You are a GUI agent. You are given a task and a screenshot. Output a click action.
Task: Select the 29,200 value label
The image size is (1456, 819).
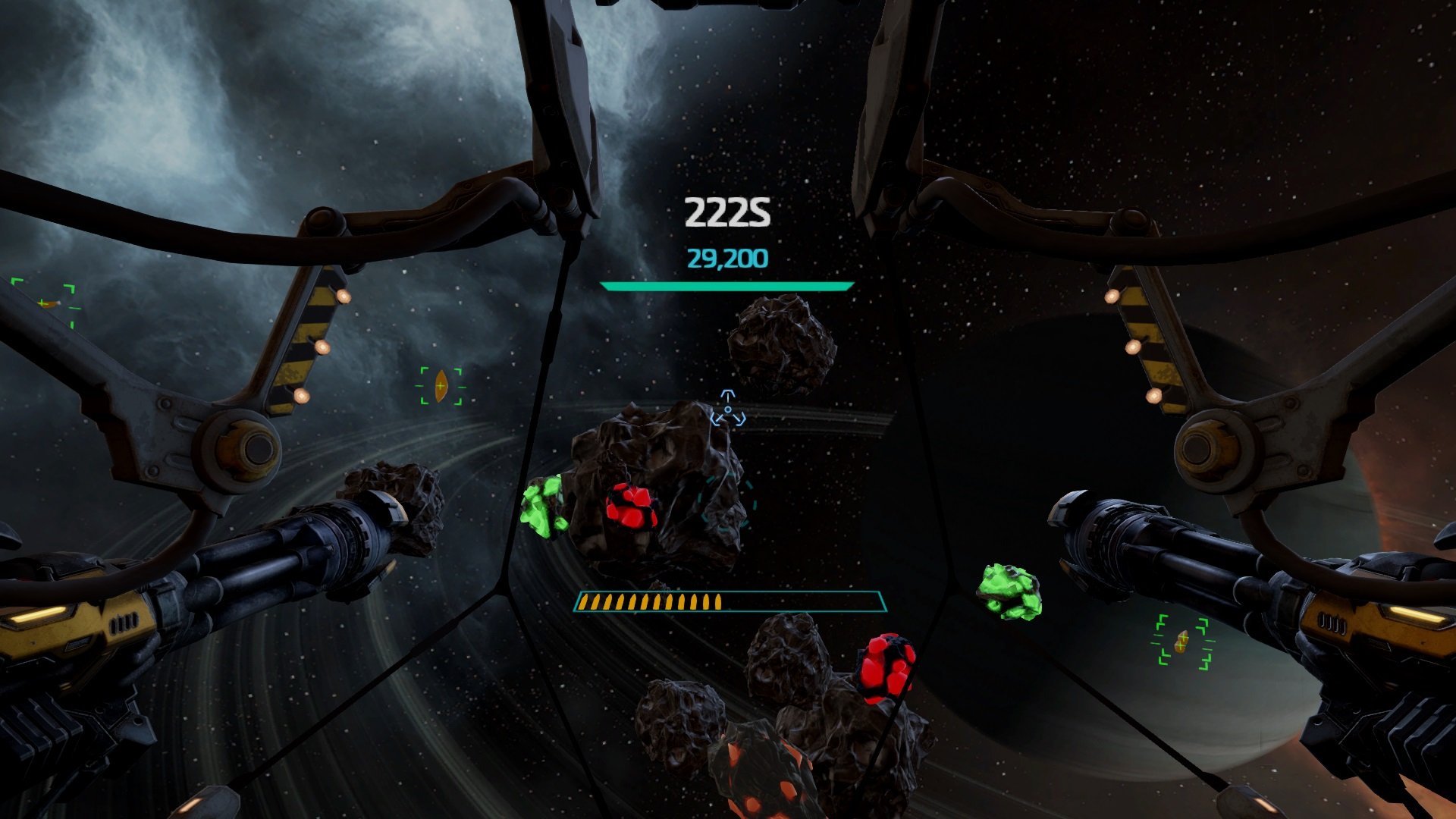coord(726,259)
